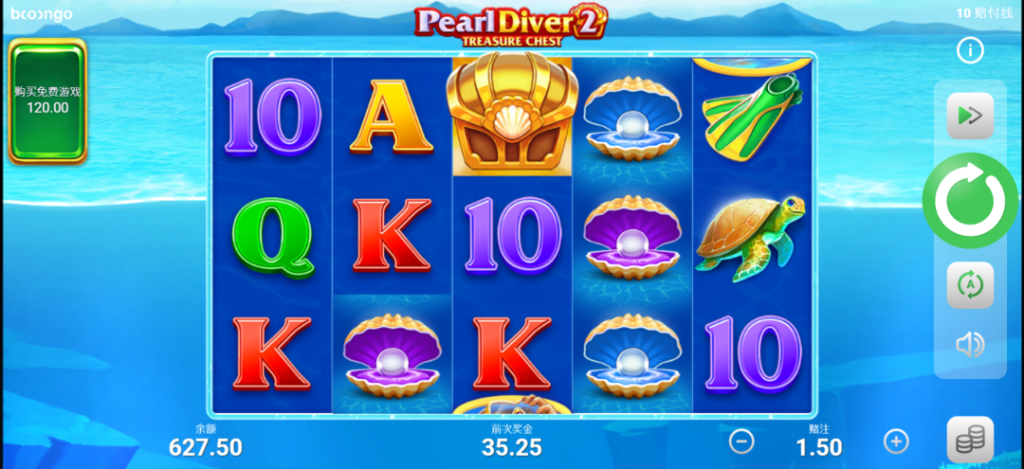Open the game info page

click(969, 50)
